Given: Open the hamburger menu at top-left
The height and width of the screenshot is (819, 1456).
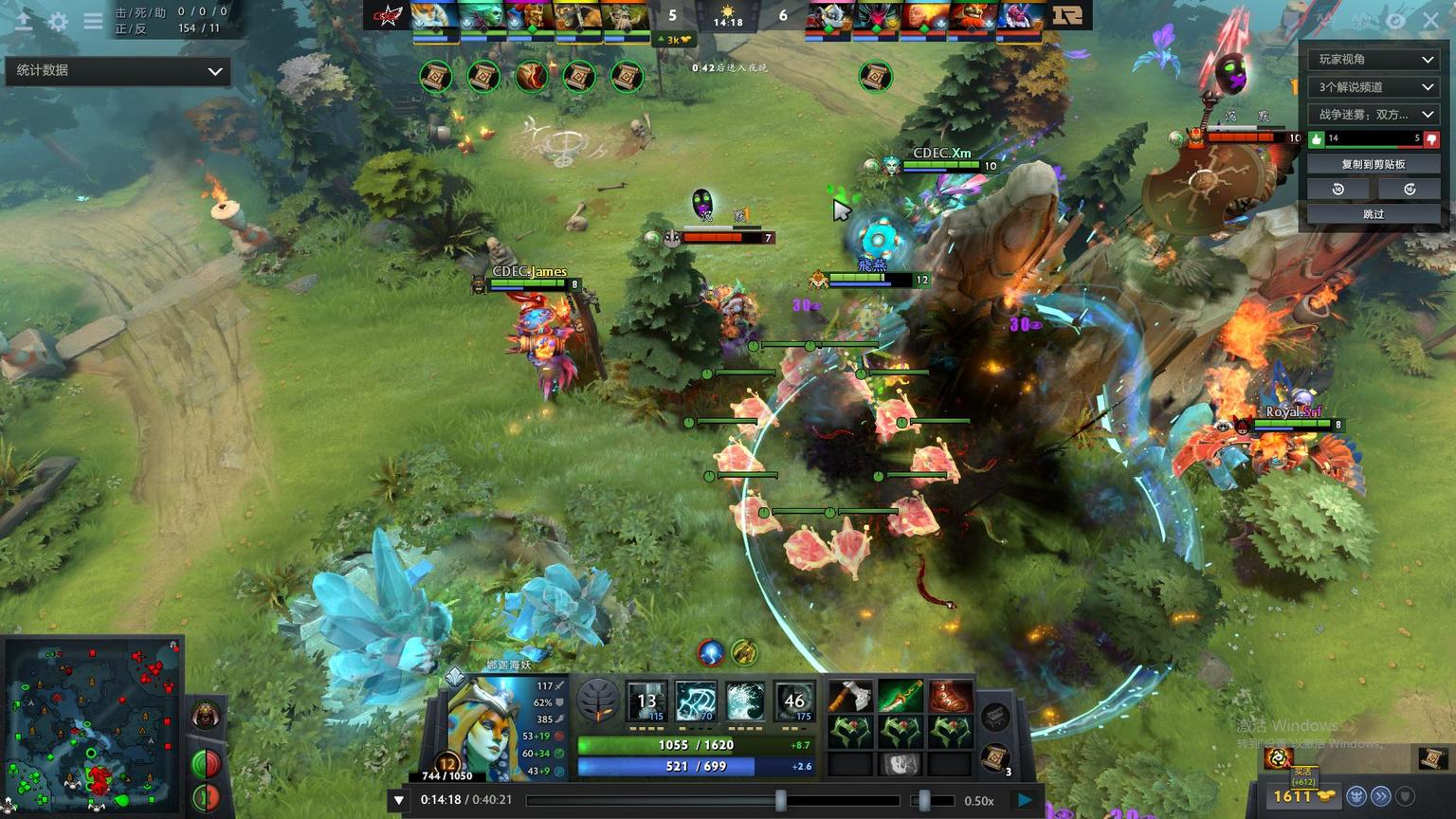Looking at the screenshot, I should 92,21.
